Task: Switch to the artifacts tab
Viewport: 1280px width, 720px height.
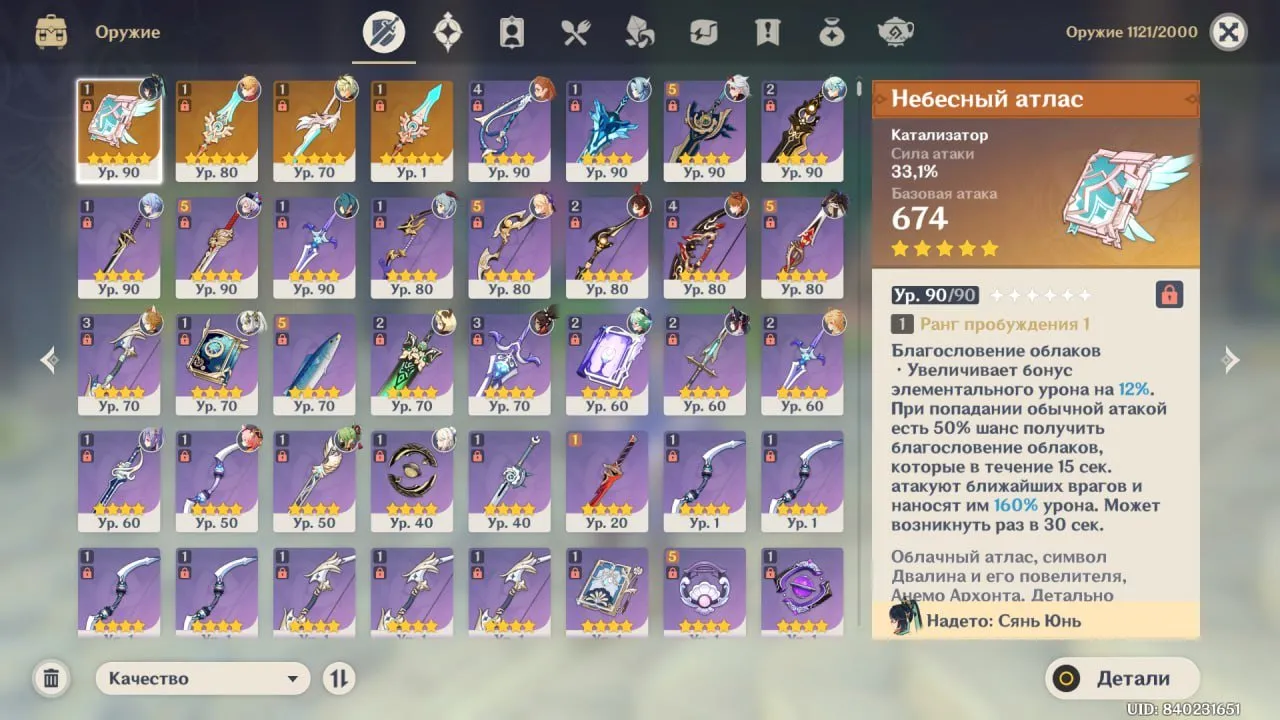Action: [447, 32]
